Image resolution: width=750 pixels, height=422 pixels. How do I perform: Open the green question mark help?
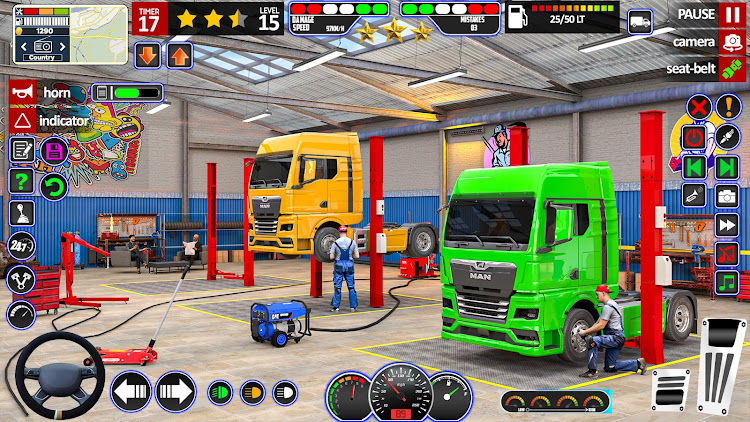click(21, 181)
